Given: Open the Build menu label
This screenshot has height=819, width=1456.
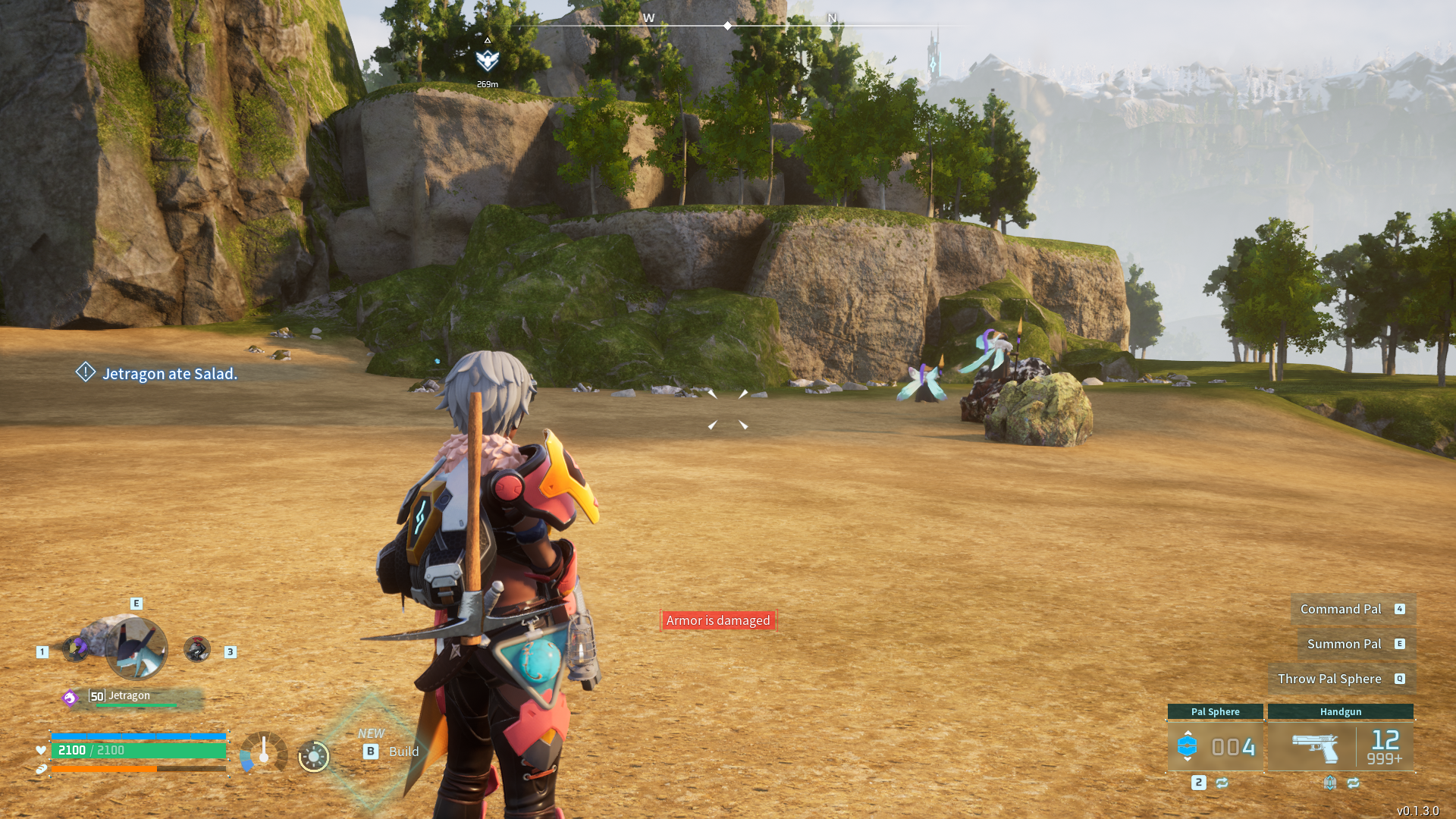Looking at the screenshot, I should 403,752.
